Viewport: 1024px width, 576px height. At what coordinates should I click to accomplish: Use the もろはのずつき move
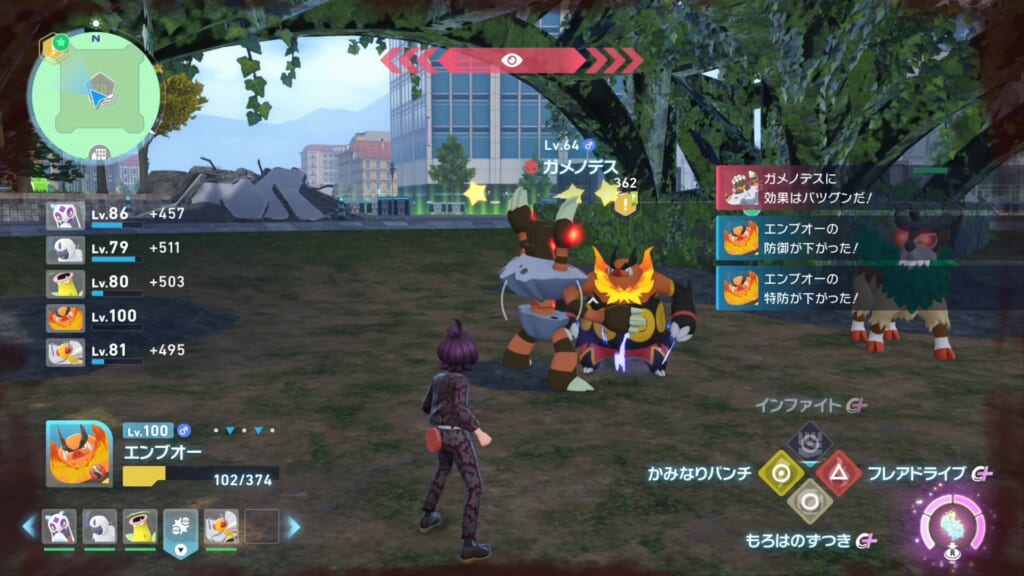(x=808, y=501)
